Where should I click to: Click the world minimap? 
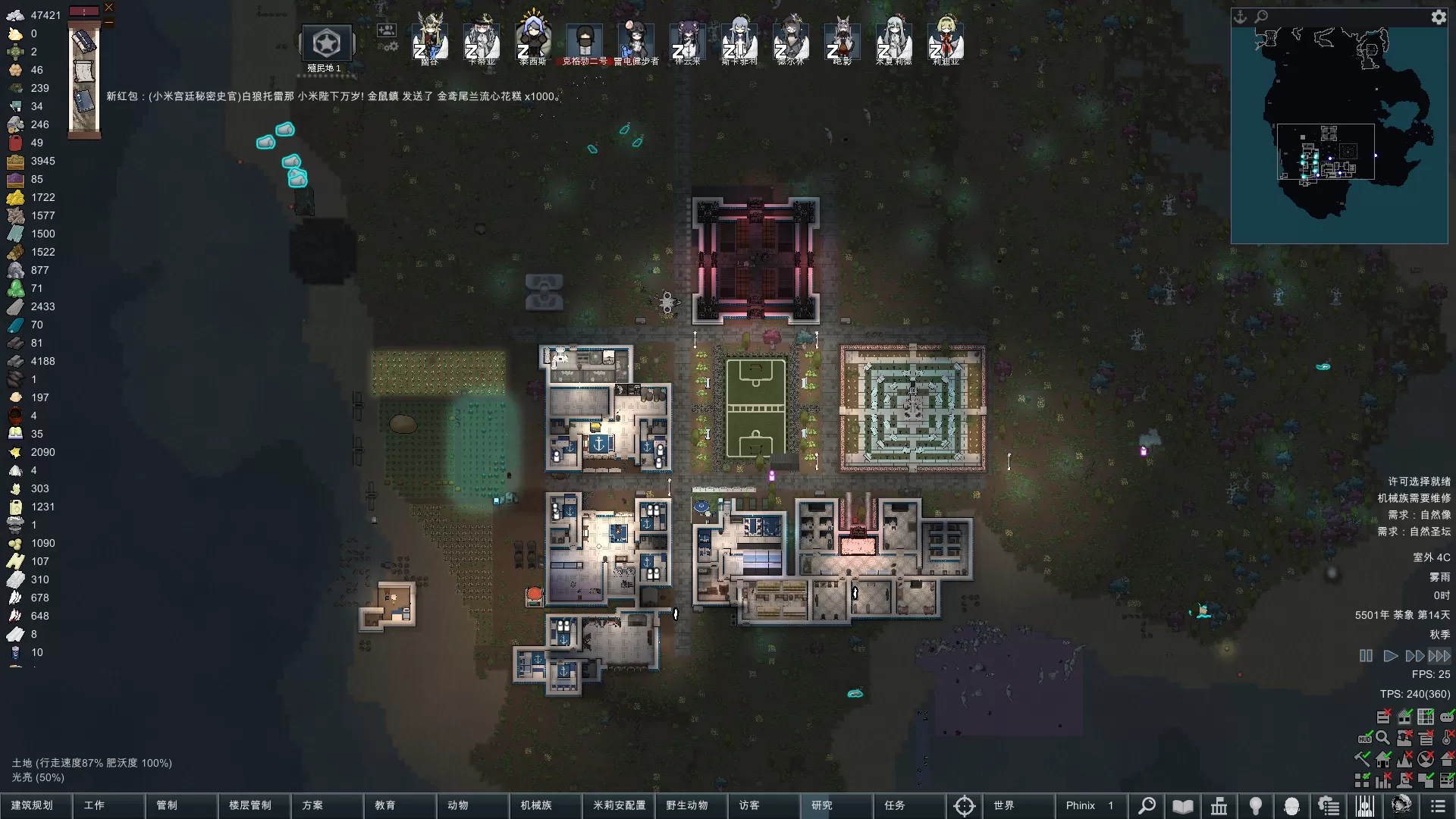(1338, 135)
